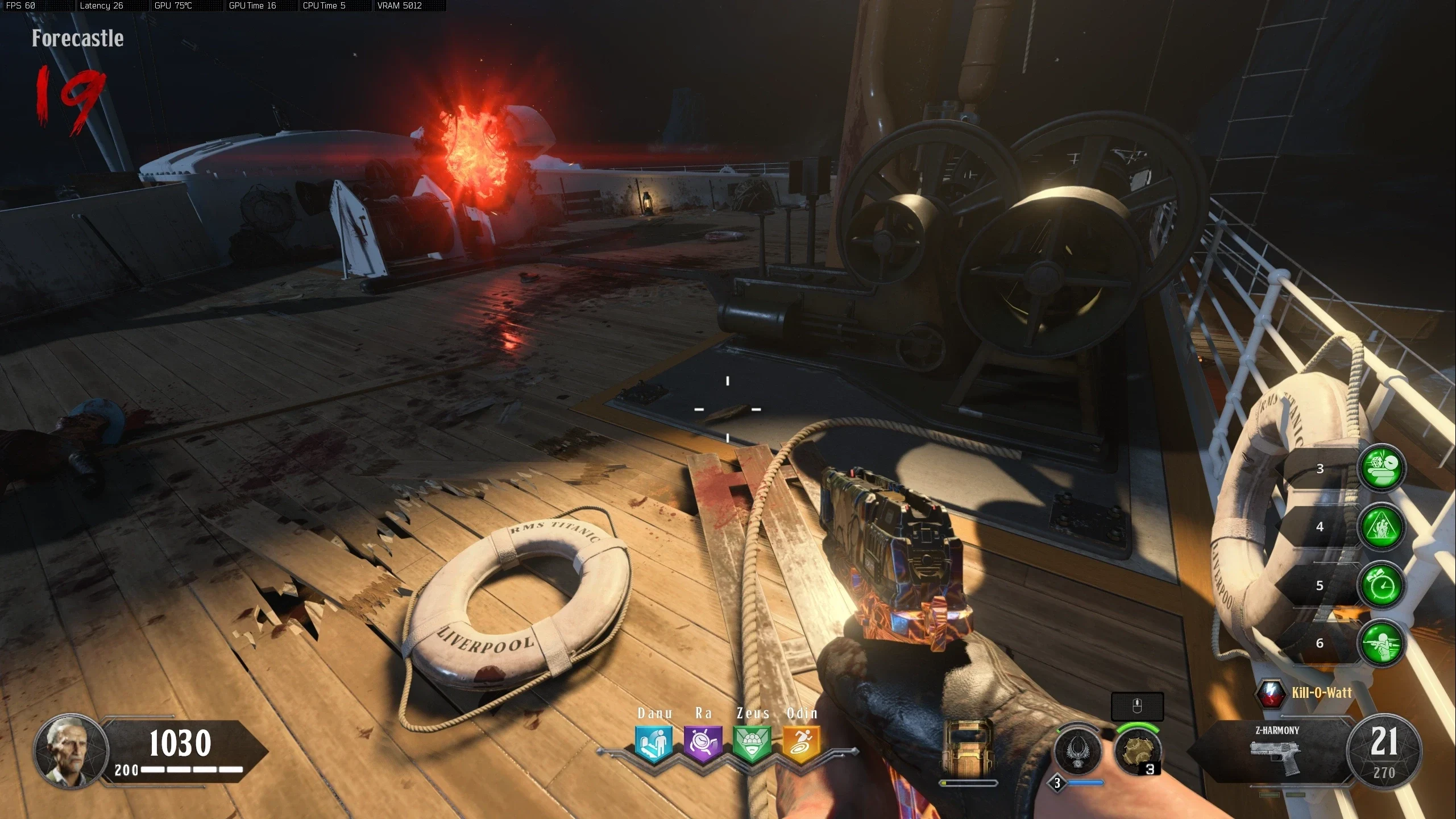Activate the warning-triangle elixir in slot 4
The width and height of the screenshot is (1456, 819).
(x=1382, y=527)
